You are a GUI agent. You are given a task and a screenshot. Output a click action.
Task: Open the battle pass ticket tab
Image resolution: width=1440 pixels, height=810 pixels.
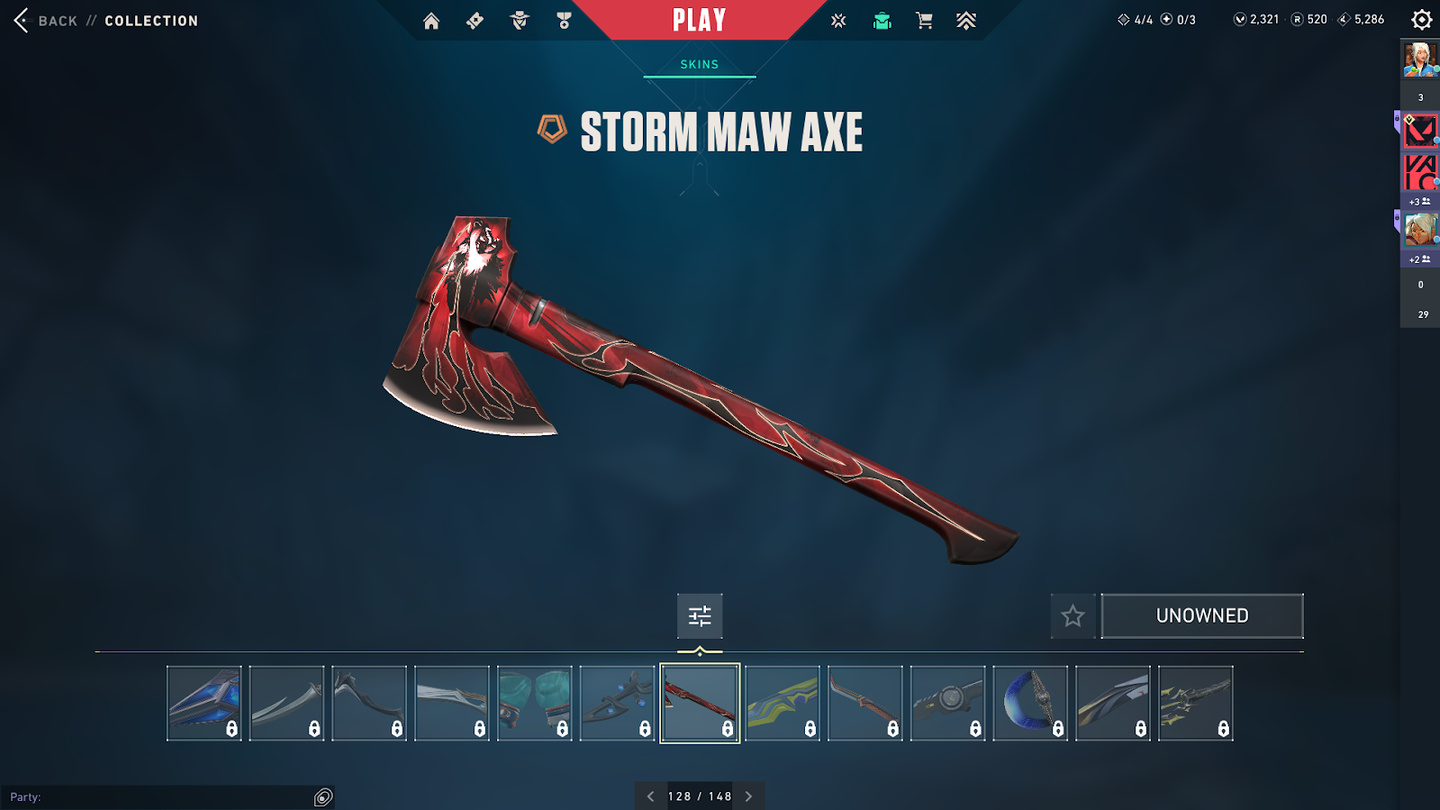point(475,21)
